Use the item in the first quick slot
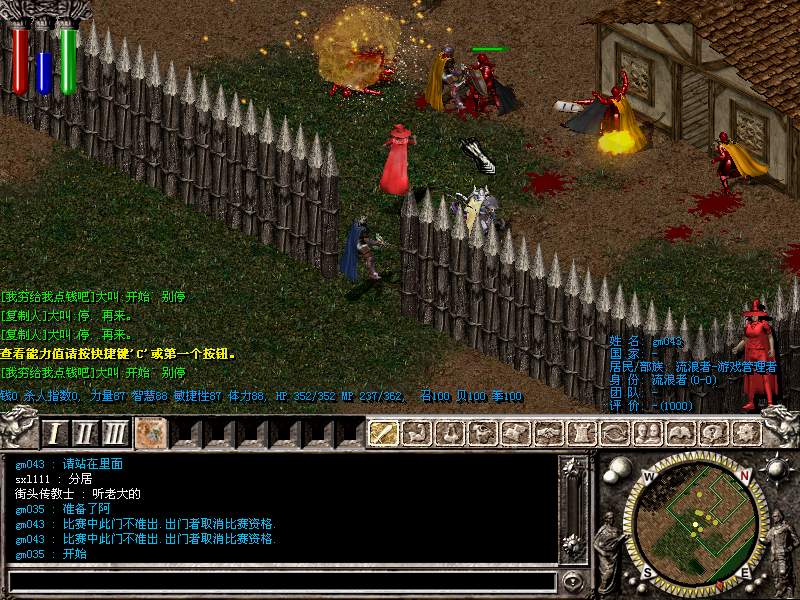 [151, 433]
